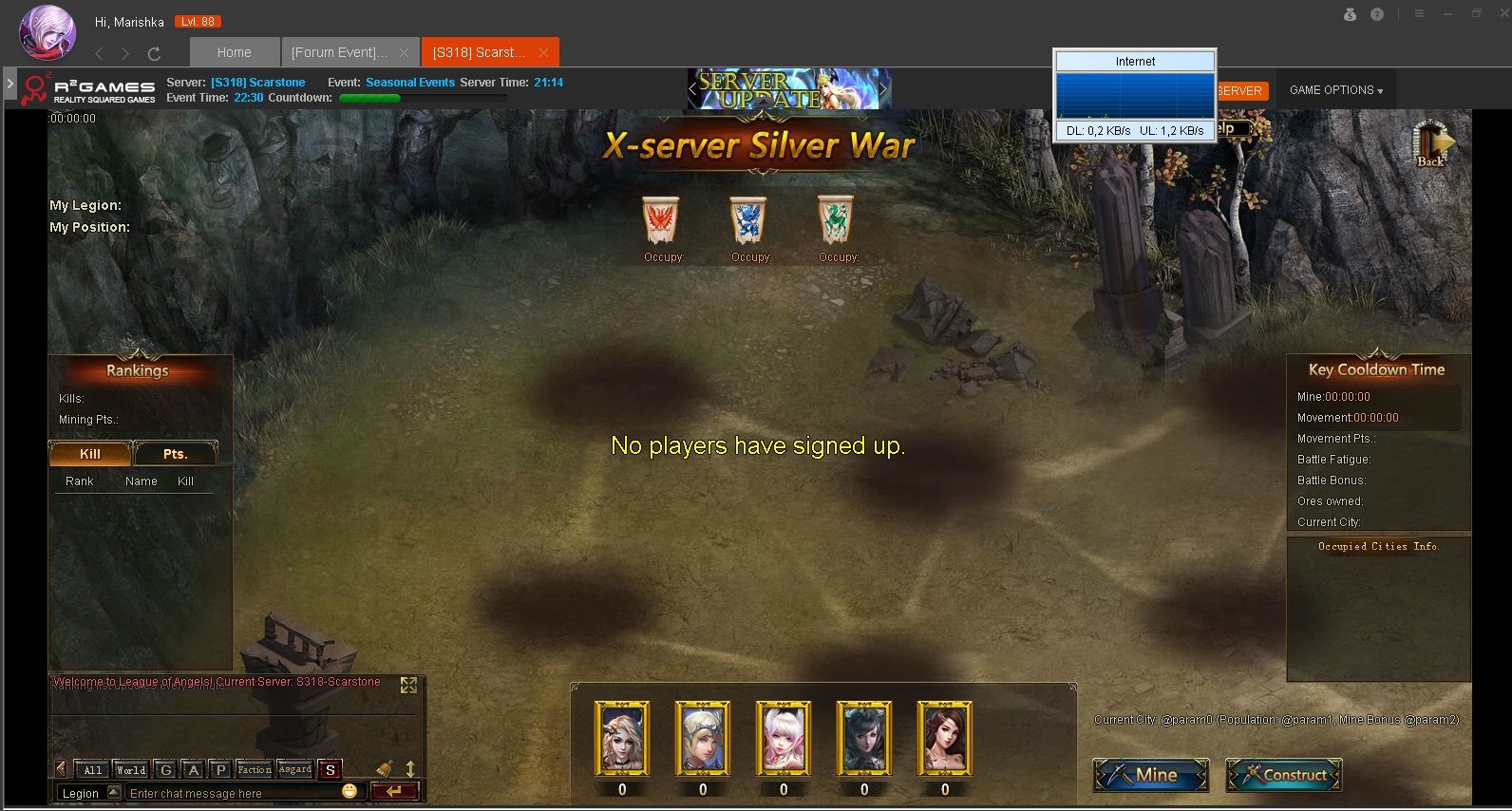Focus the chat message input field
This screenshot has height=811, width=1512.
pyautogui.click(x=233, y=793)
